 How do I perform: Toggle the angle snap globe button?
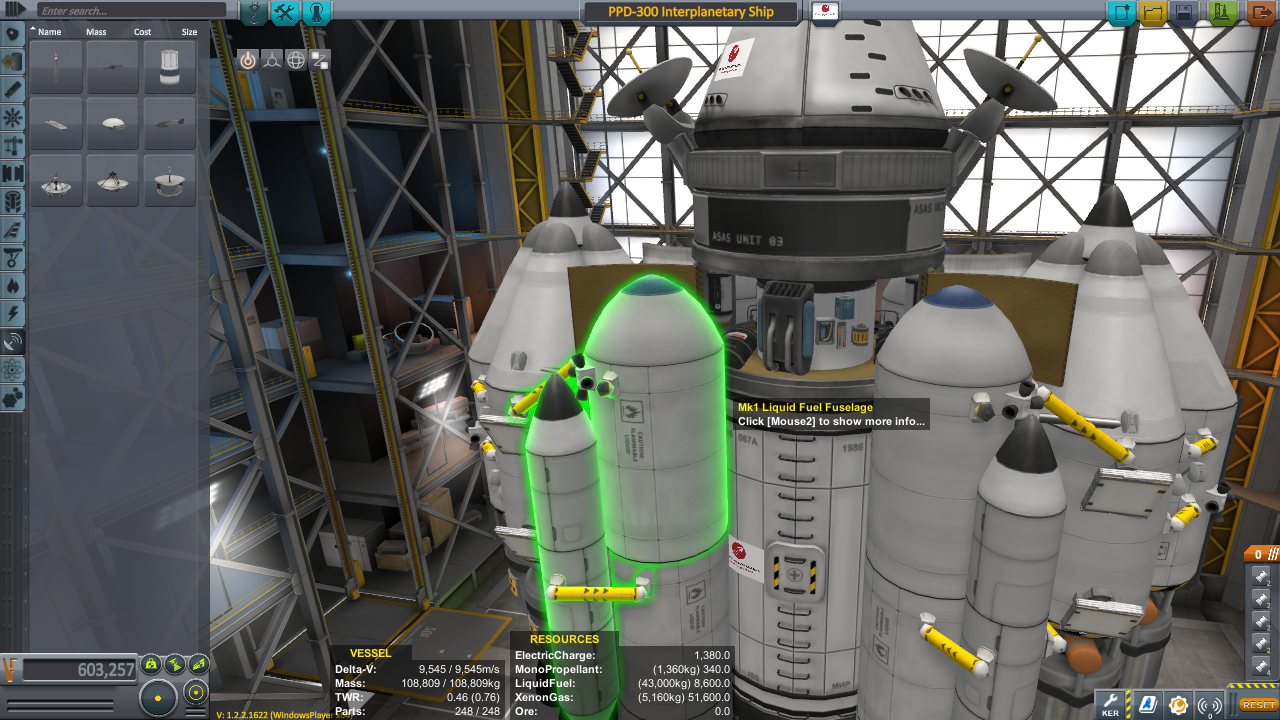click(296, 60)
